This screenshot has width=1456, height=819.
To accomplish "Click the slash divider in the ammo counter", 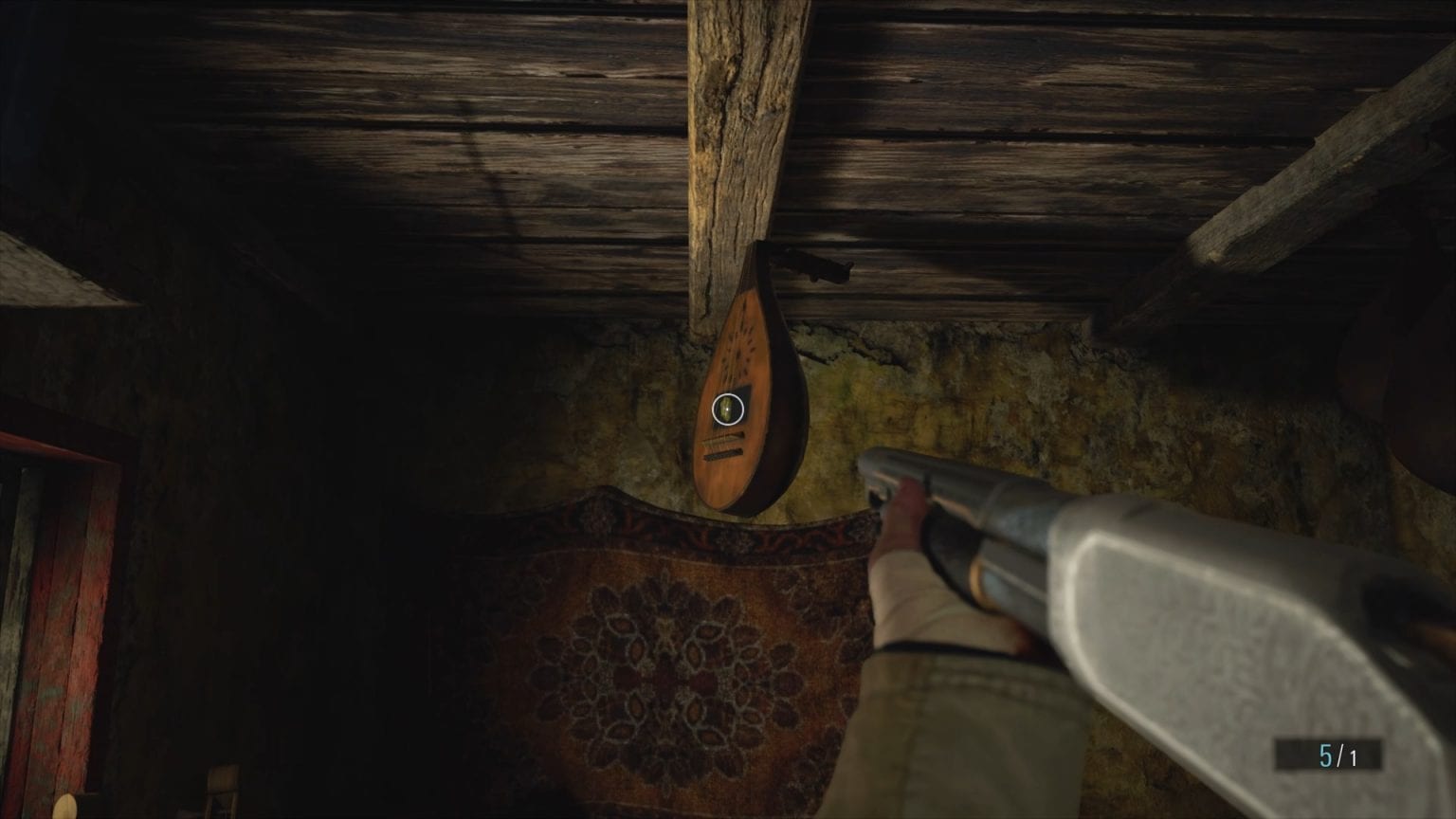I will coord(1338,754).
